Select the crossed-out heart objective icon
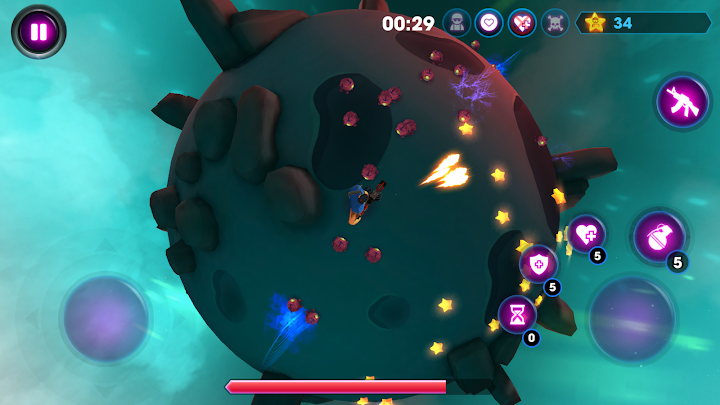 coord(522,22)
